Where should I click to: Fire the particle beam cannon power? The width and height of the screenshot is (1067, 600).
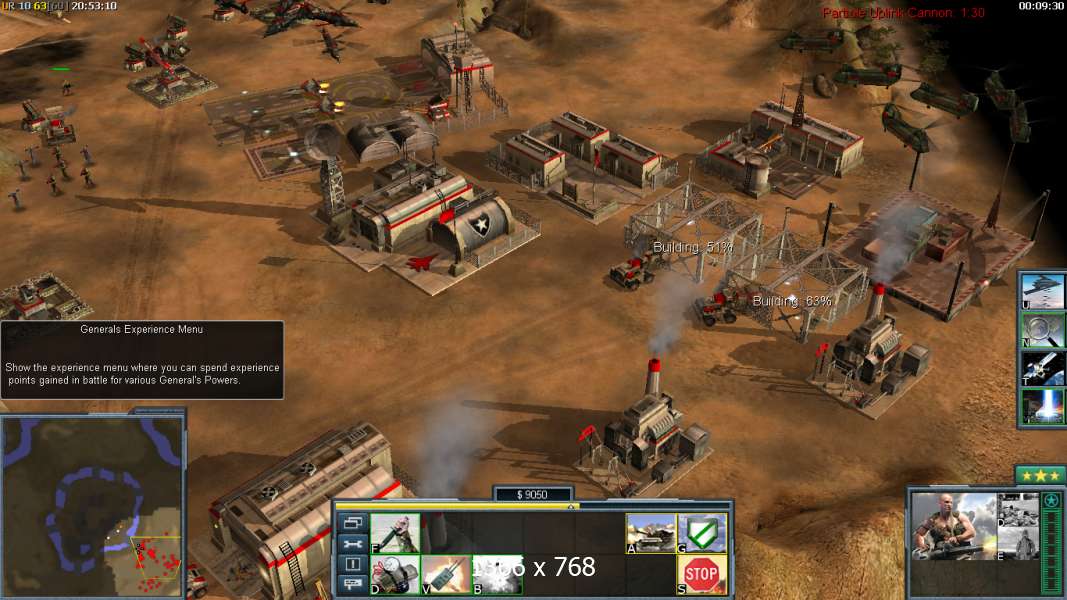click(x=1042, y=406)
